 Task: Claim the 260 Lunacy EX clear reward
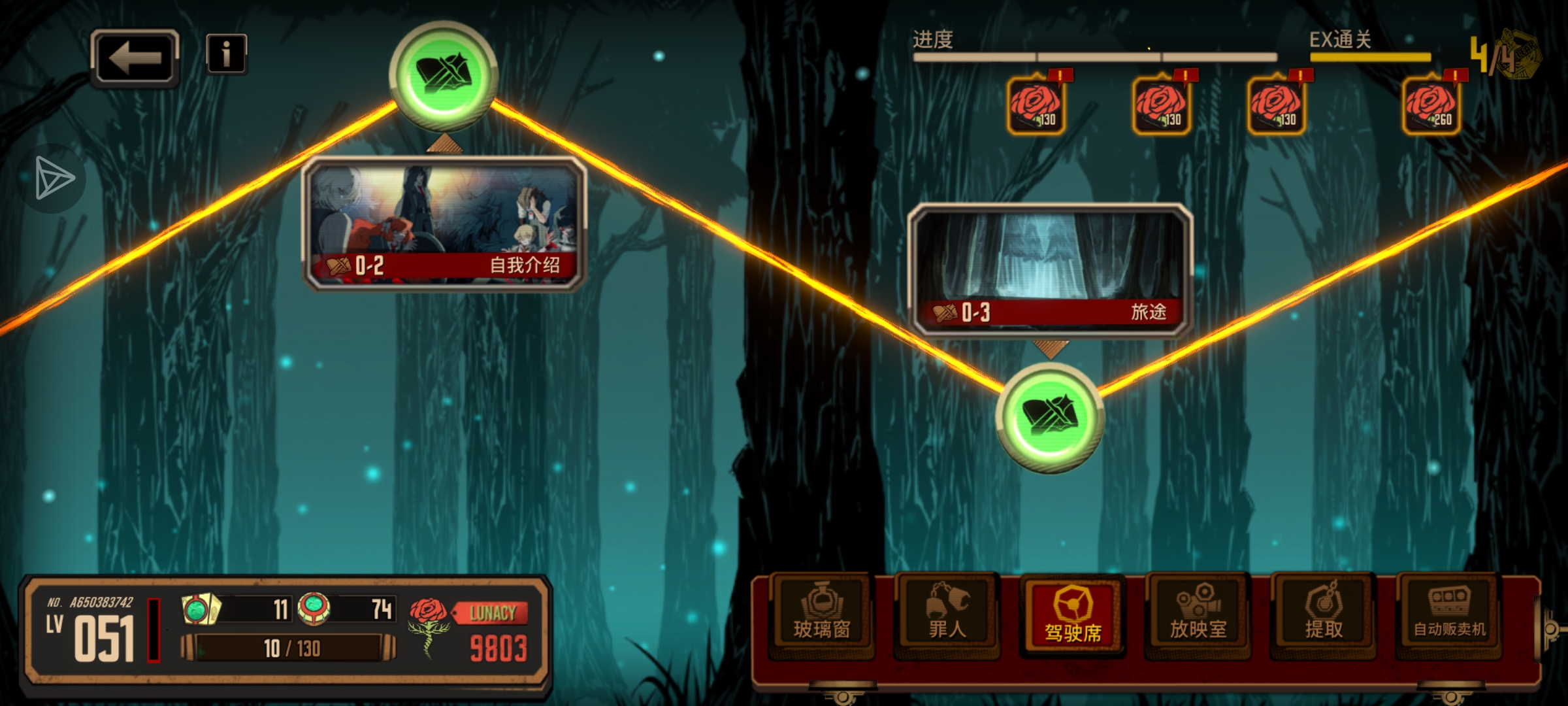[1431, 106]
